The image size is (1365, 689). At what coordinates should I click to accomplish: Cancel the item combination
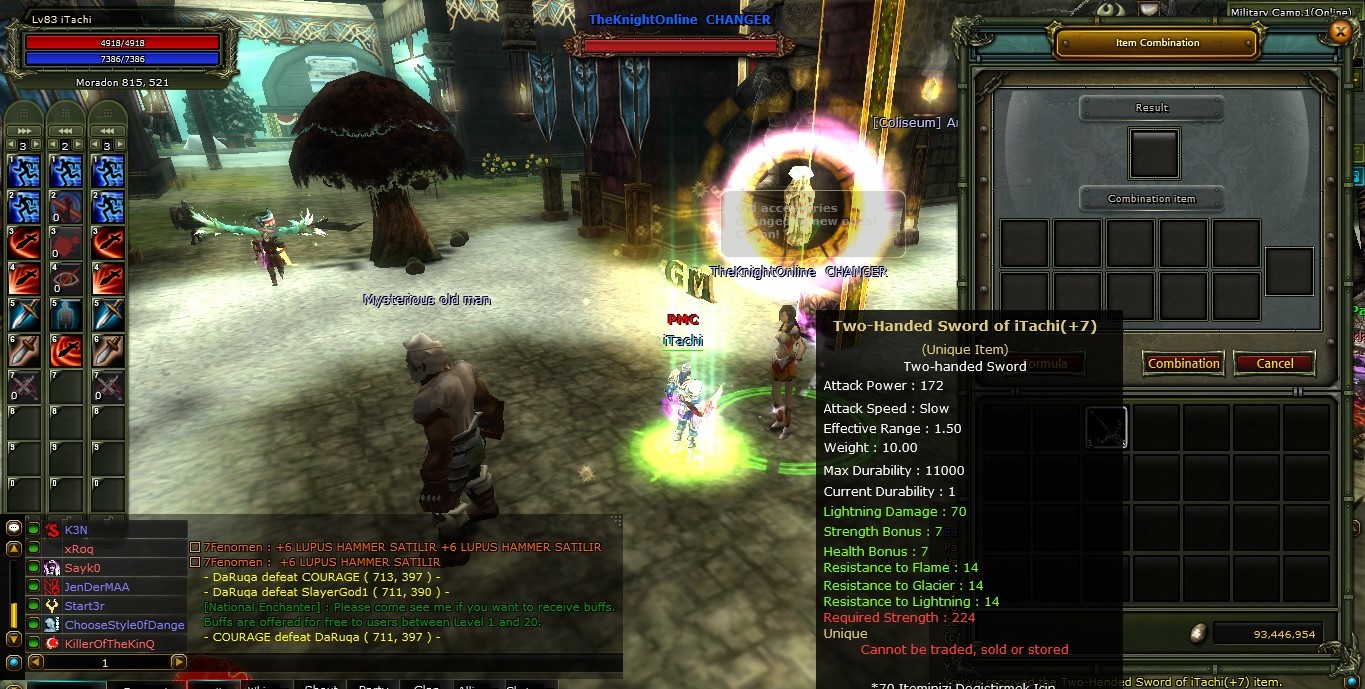(1274, 363)
